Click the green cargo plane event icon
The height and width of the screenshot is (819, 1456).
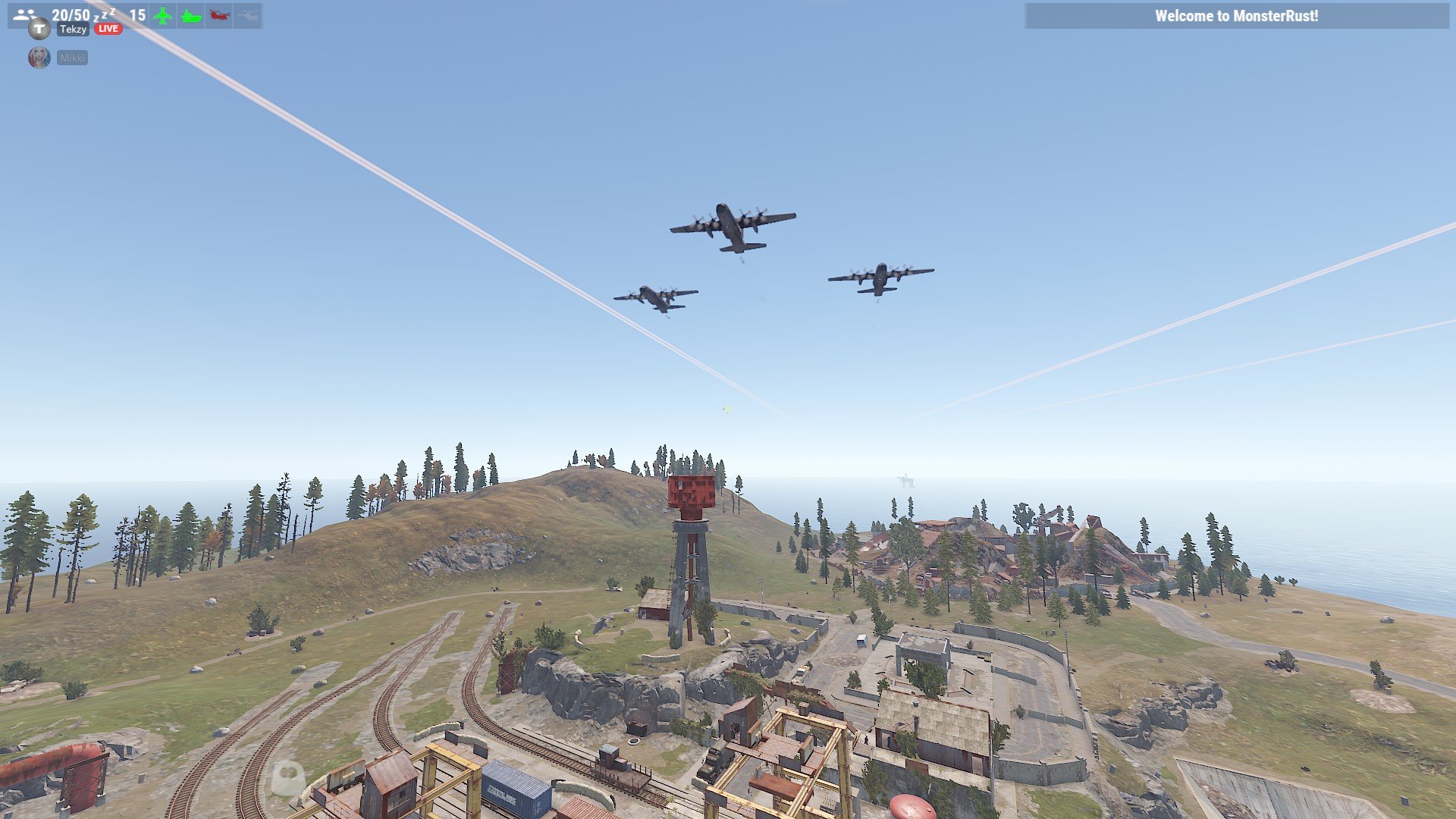click(162, 15)
